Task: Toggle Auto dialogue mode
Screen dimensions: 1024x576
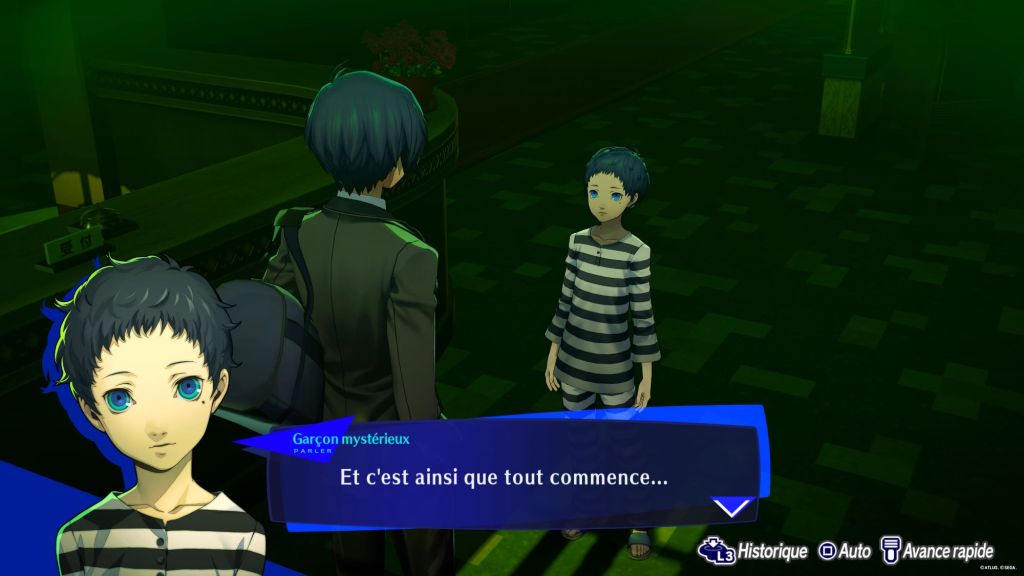Action: (x=845, y=551)
